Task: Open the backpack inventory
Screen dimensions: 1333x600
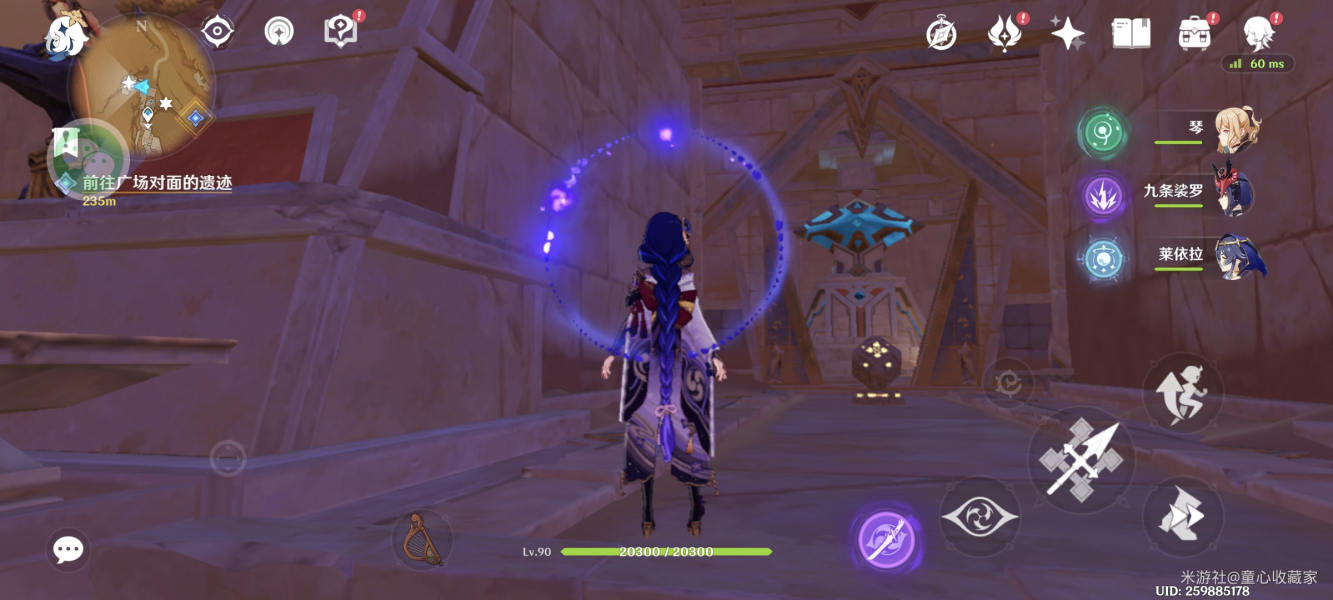Action: click(1194, 34)
